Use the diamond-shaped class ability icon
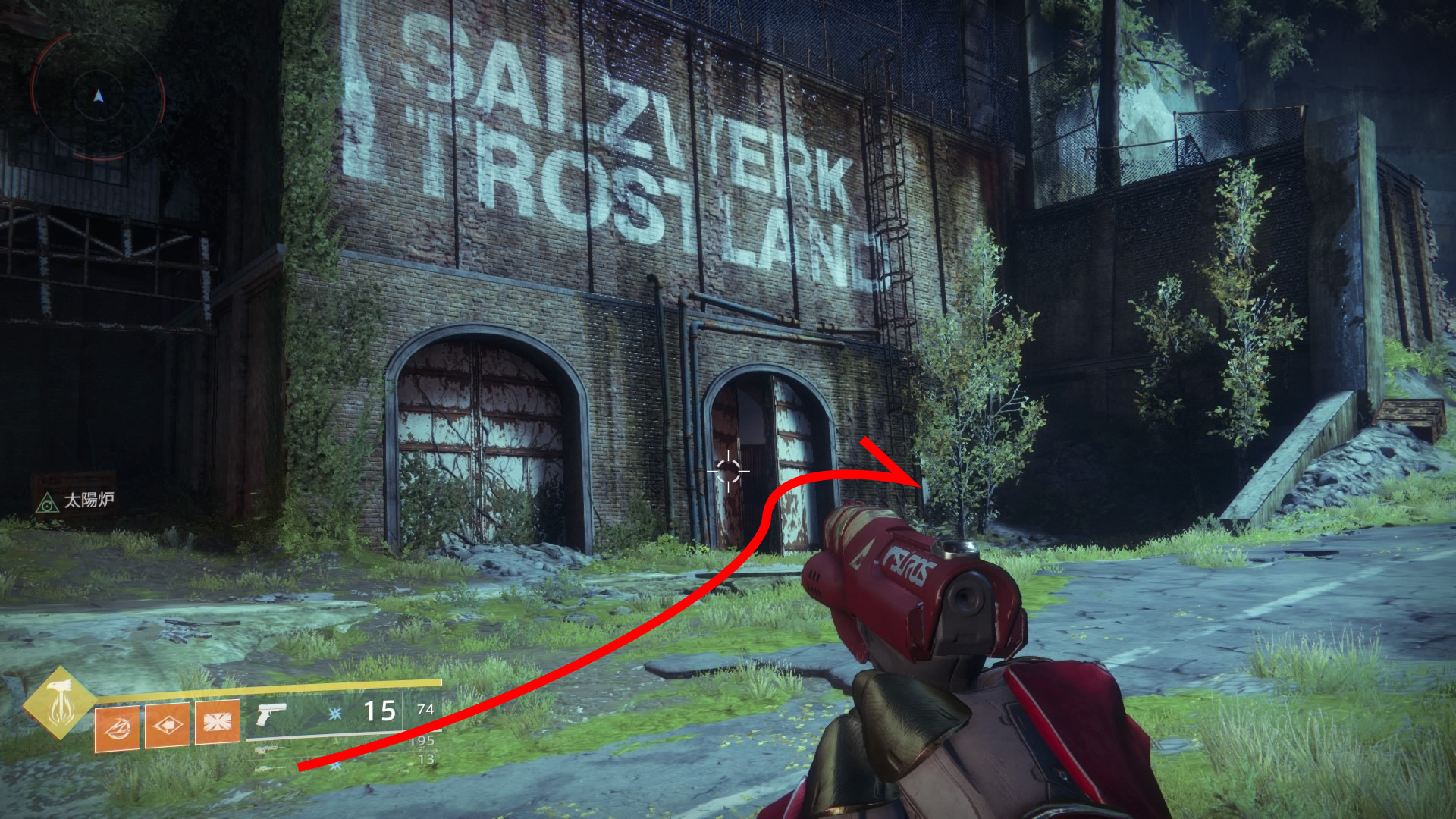 pos(167,726)
